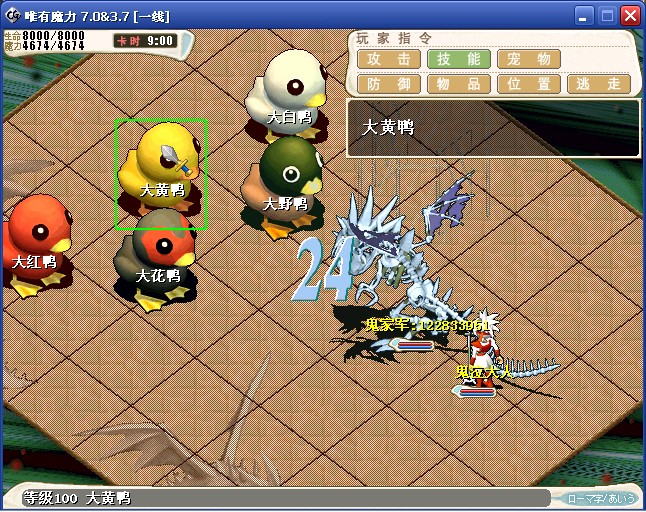
Task: Target the 大花鸭 grey duck
Action: [158, 255]
